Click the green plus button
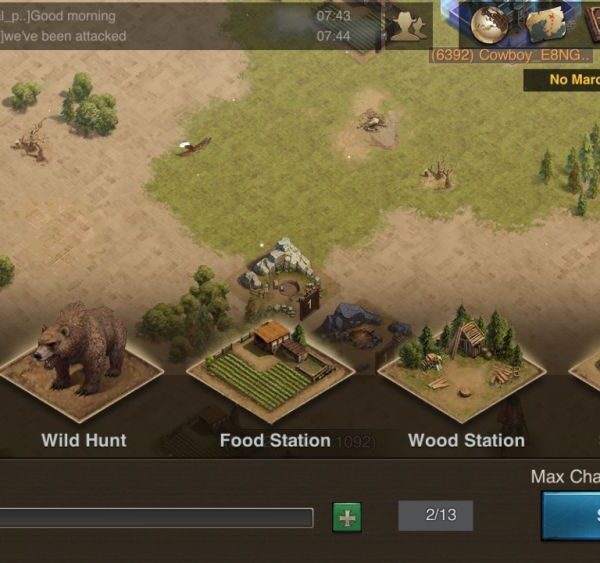 pos(347,517)
